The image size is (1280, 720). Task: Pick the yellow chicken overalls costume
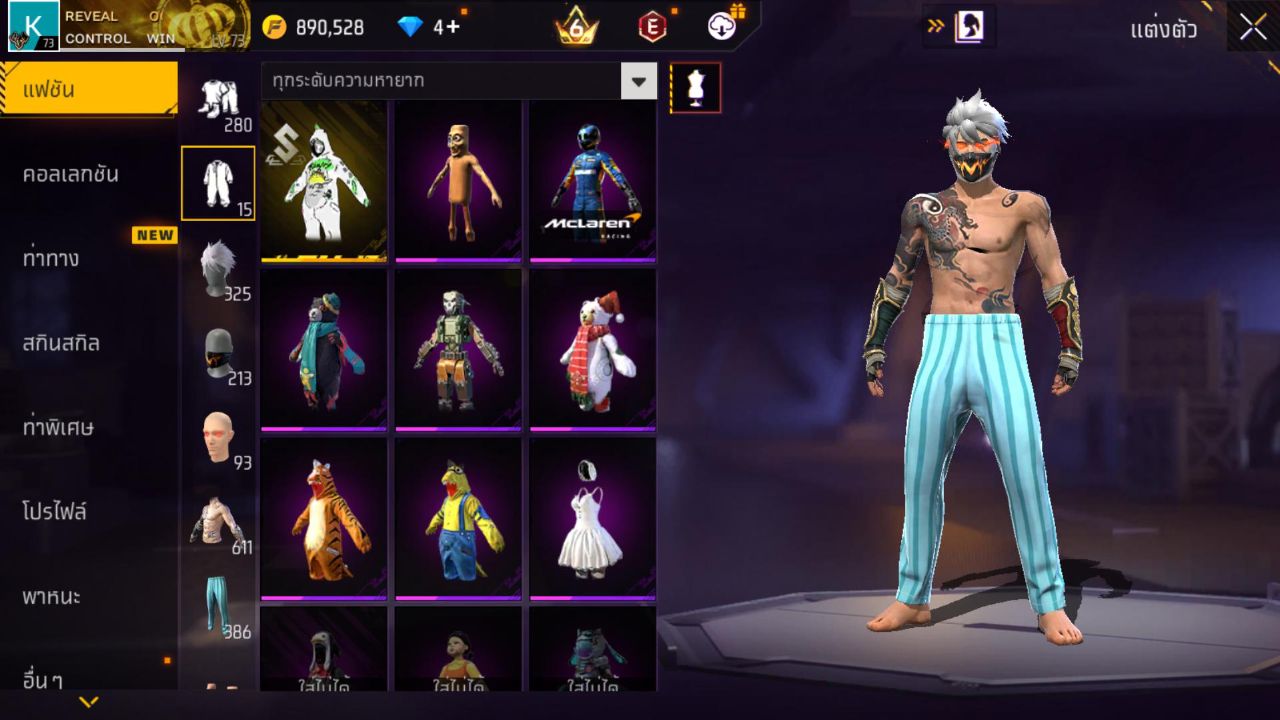[x=458, y=518]
